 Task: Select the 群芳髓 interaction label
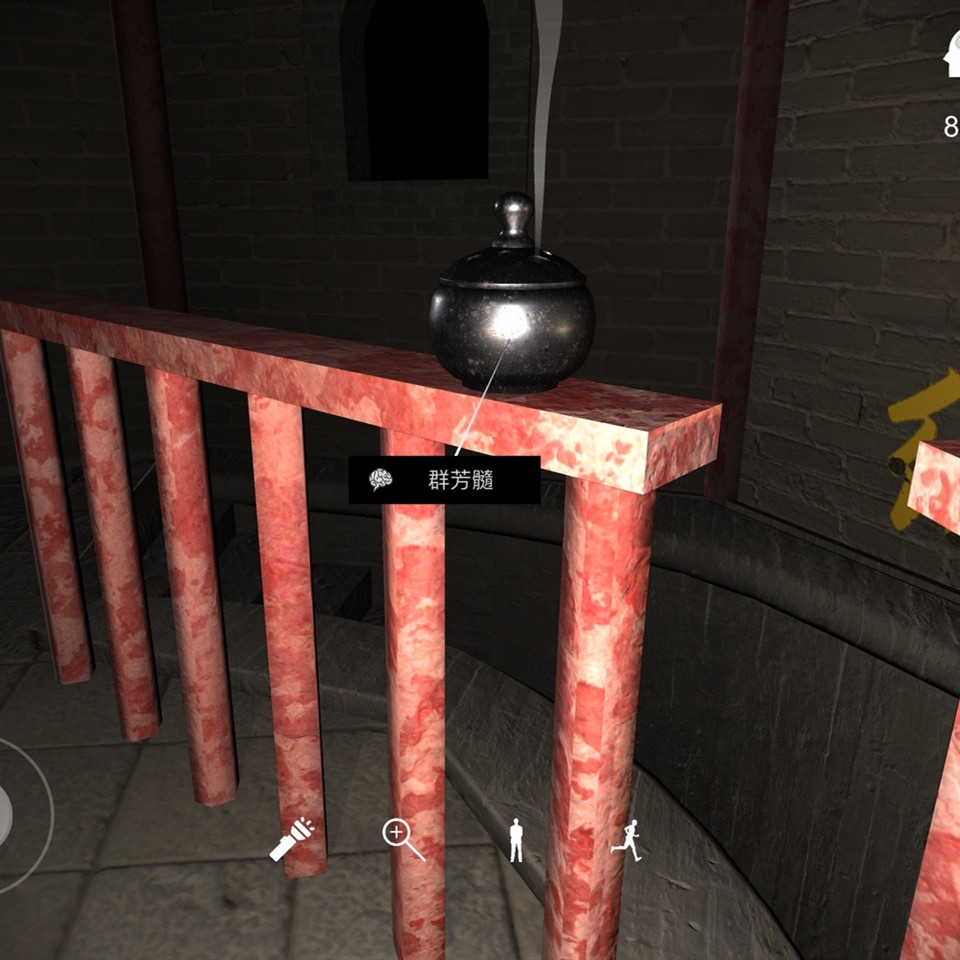(x=444, y=481)
